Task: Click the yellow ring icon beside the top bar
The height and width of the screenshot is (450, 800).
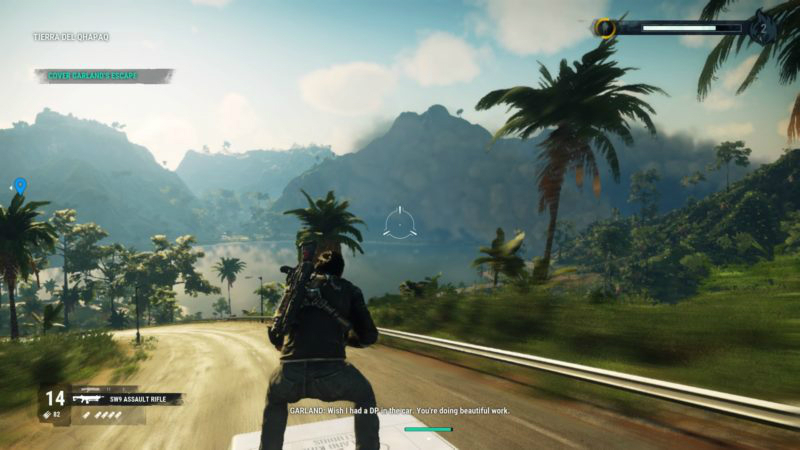Action: pyautogui.click(x=605, y=28)
